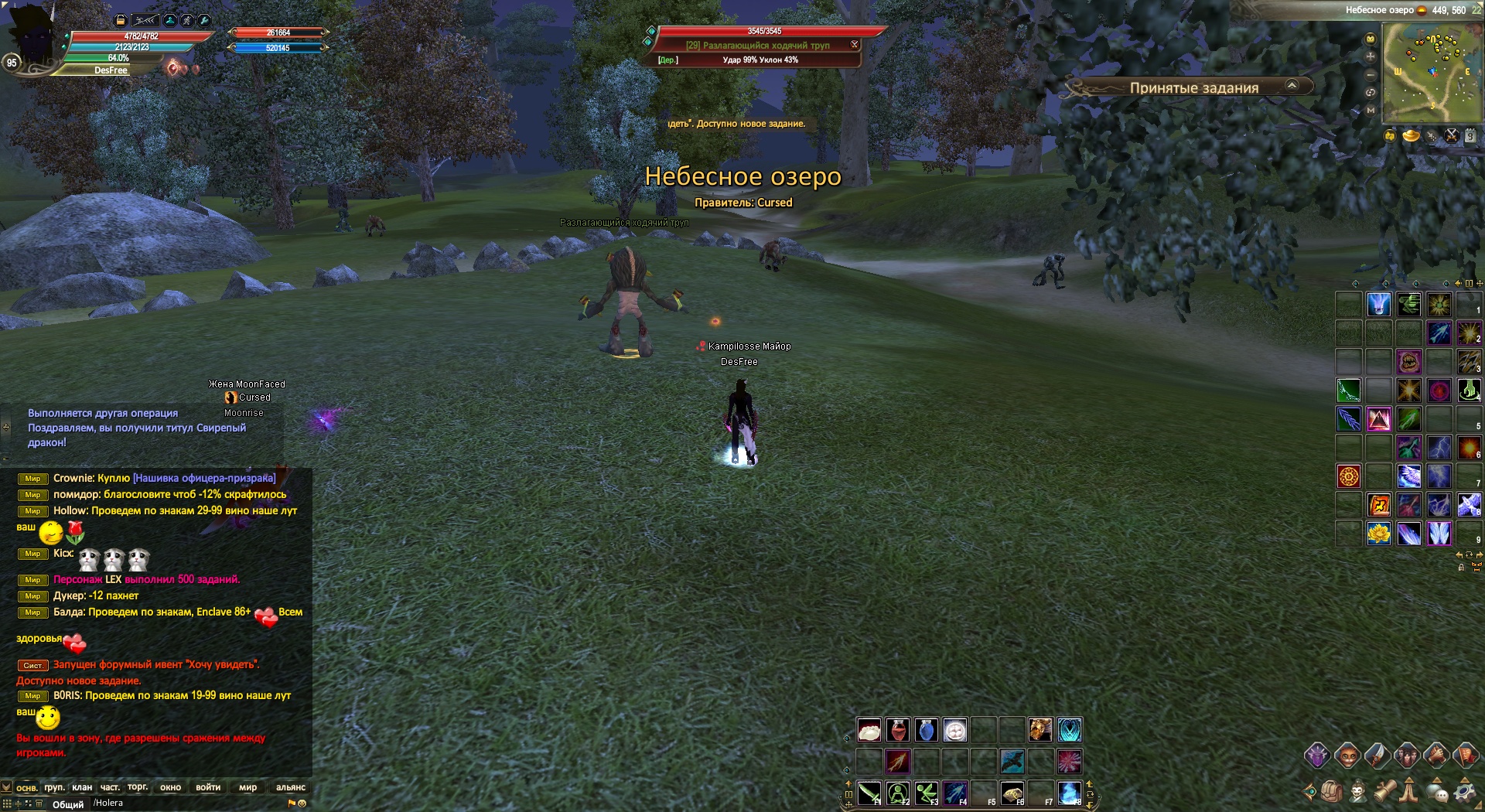Screen dimensions: 1485x812
Task: Click the Нашивка офицера-призрака item link
Action: click(204, 478)
